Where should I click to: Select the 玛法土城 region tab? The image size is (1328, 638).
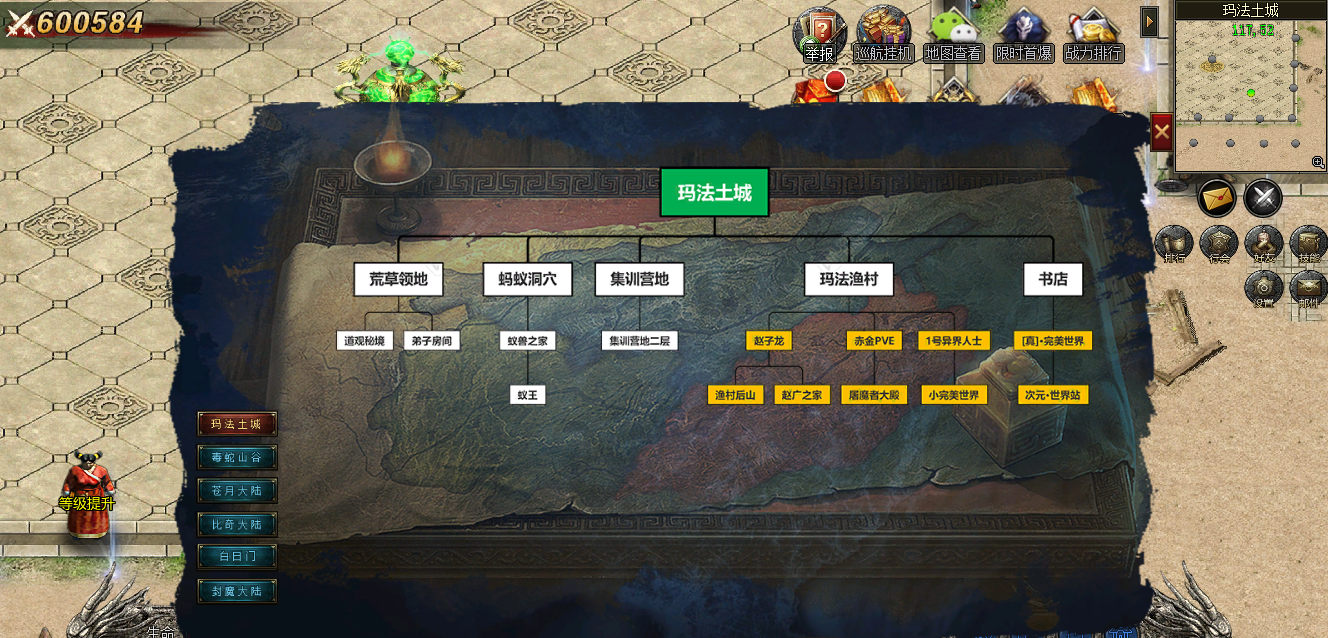pos(236,424)
